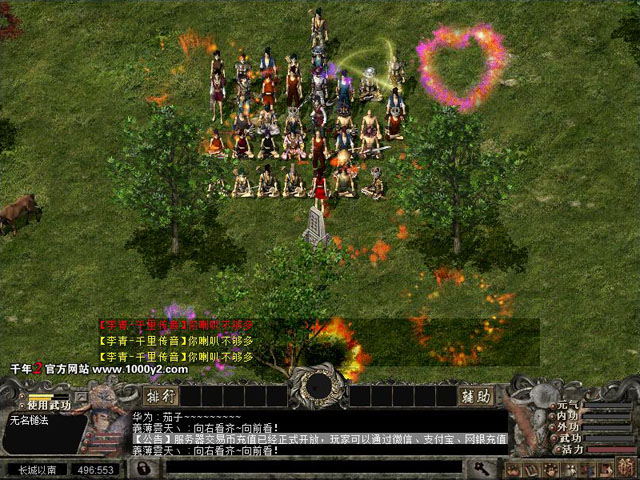Viewport: 640px width, 480px height.
Task: Select the 无名槌法 martial art entry
Action: 28,420
